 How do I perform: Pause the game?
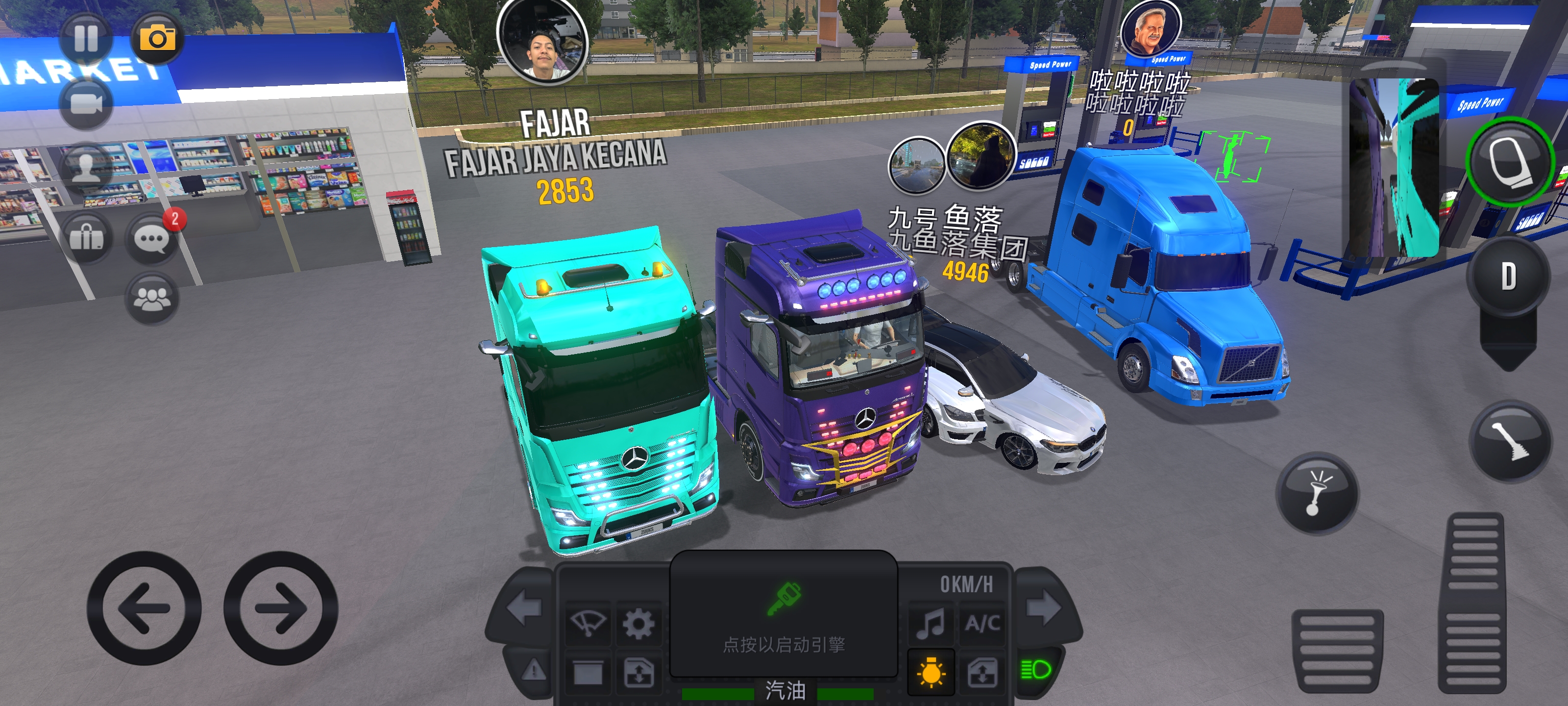86,38
